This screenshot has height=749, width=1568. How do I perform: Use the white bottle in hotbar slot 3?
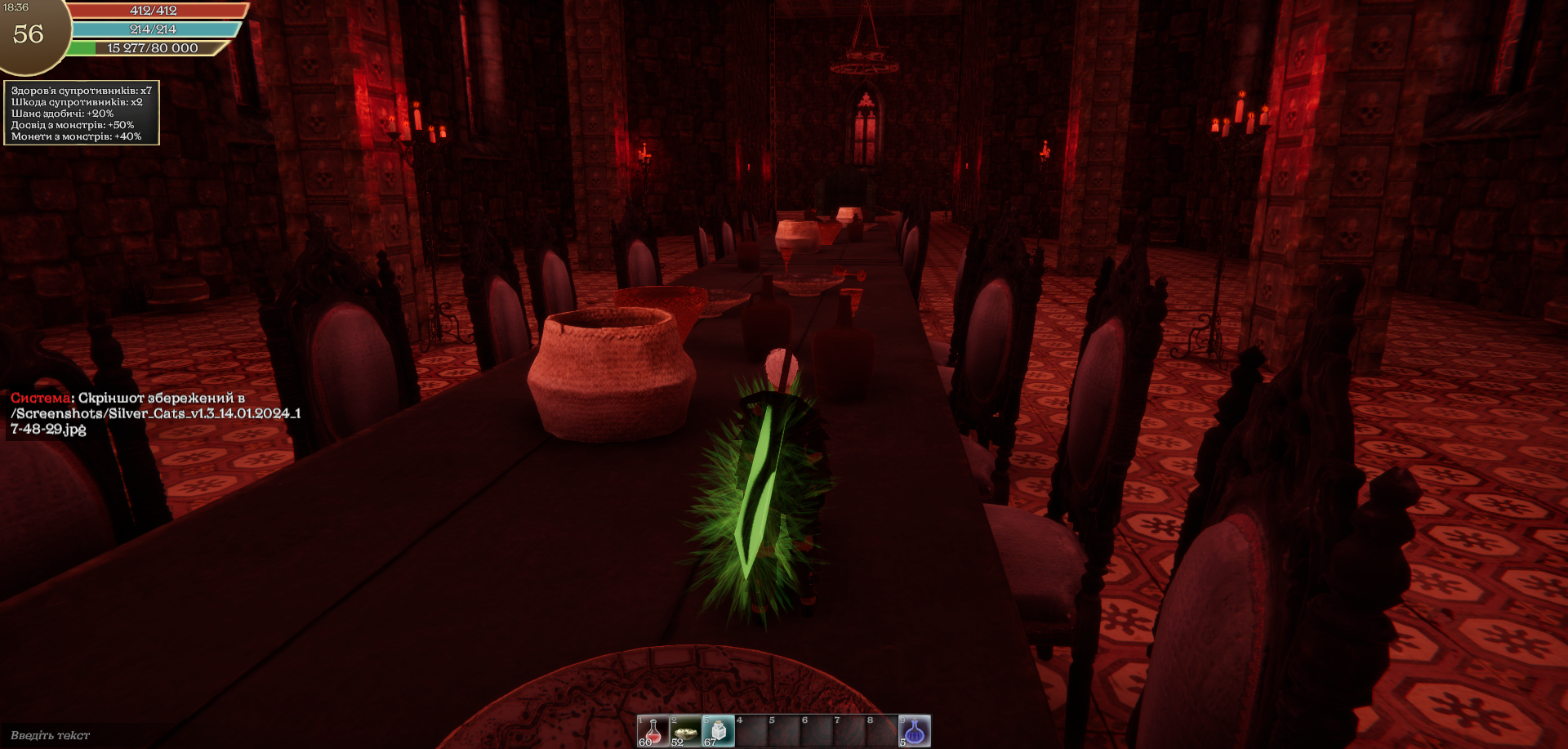718,731
